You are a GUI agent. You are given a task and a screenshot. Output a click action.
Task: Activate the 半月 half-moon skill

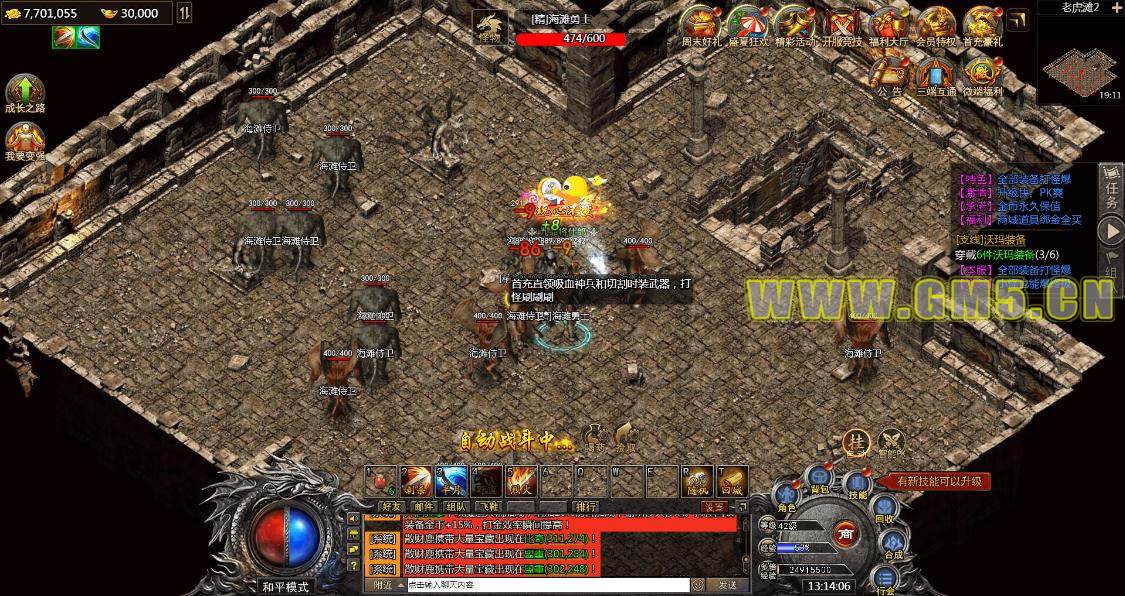452,481
